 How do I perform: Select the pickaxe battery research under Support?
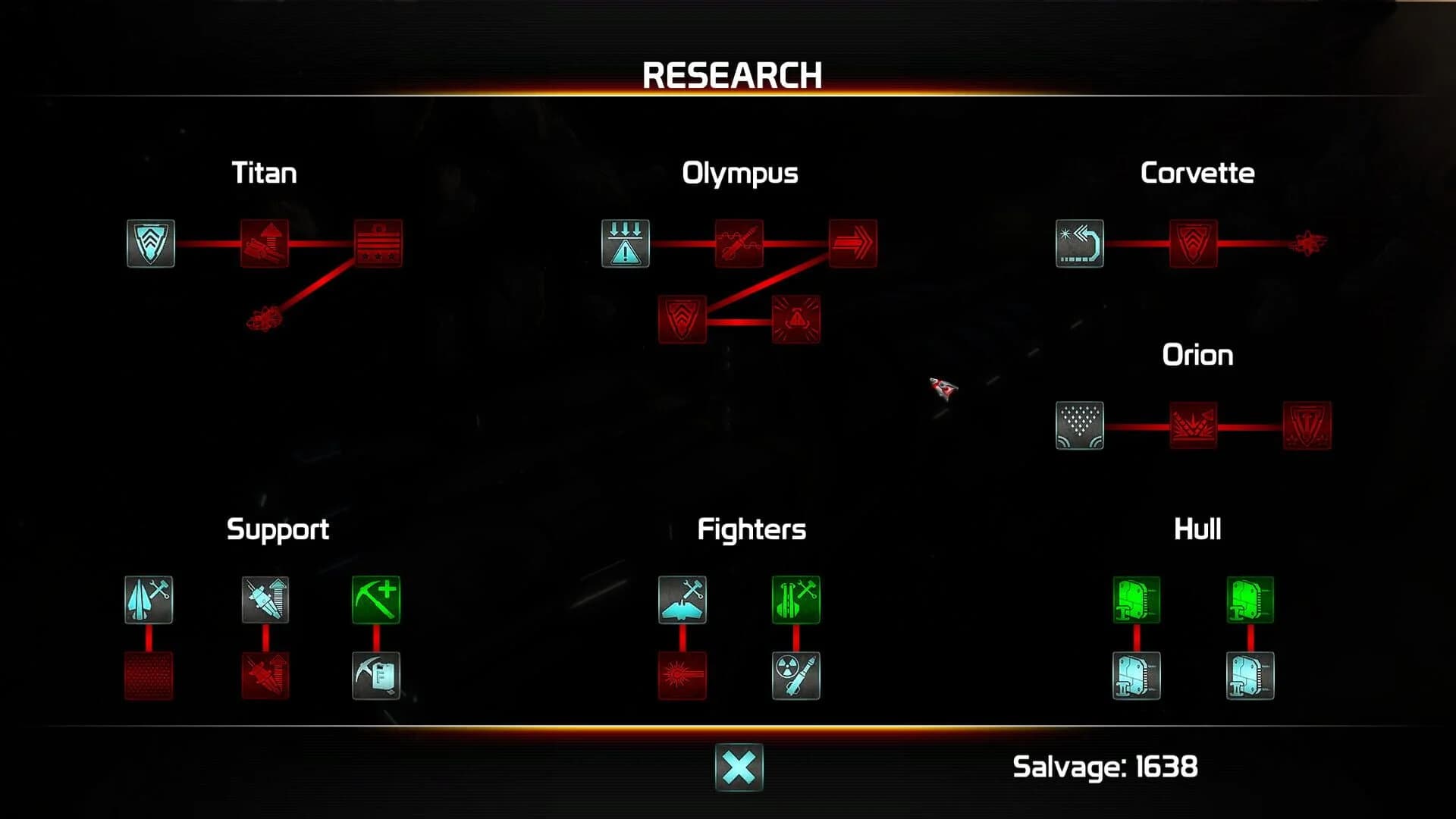click(377, 676)
